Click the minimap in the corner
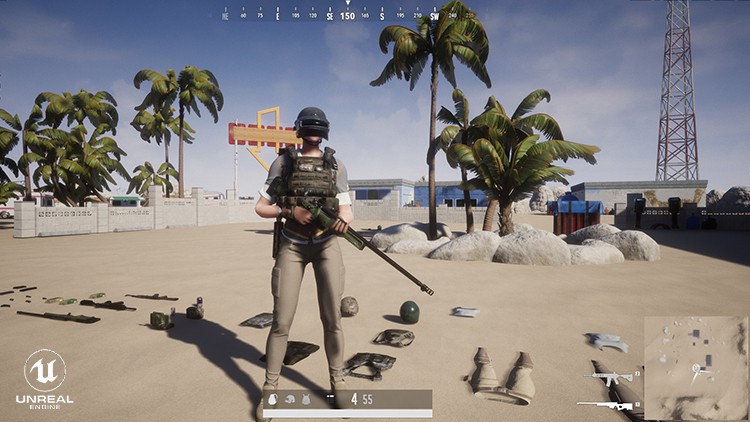The width and height of the screenshot is (750, 422). tap(694, 367)
